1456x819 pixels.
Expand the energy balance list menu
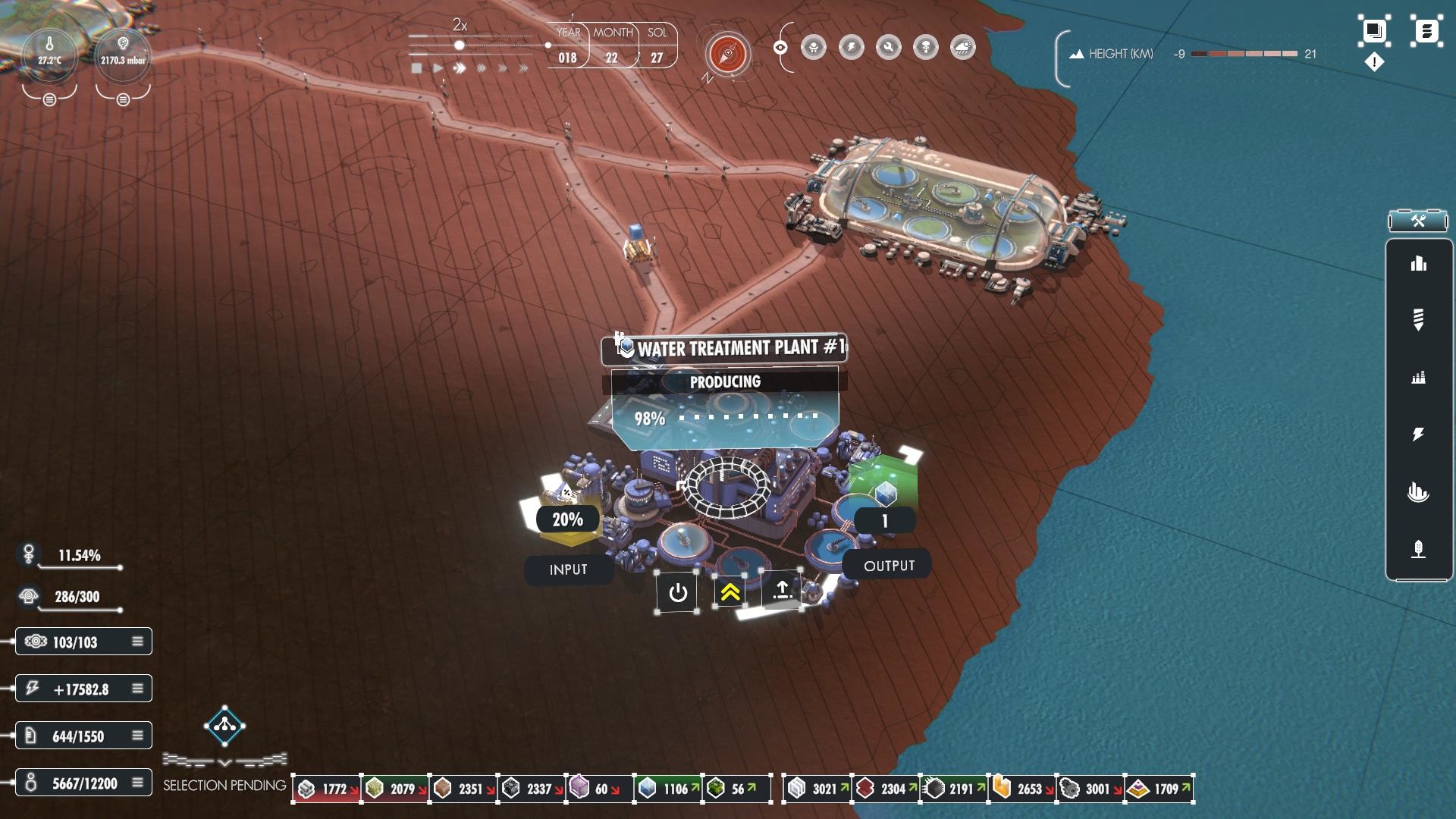click(137, 689)
